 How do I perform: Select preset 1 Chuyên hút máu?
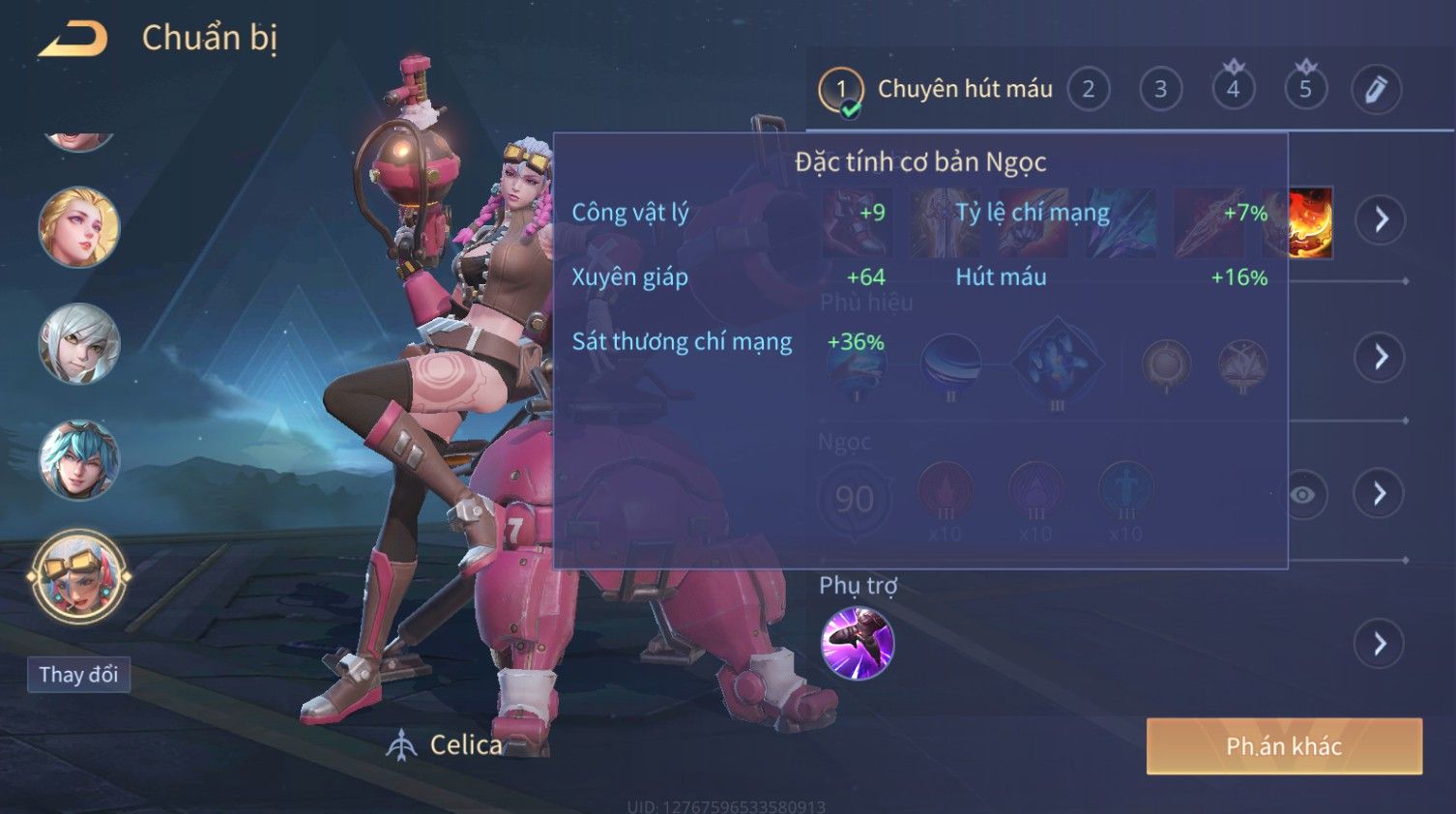pyautogui.click(x=841, y=90)
